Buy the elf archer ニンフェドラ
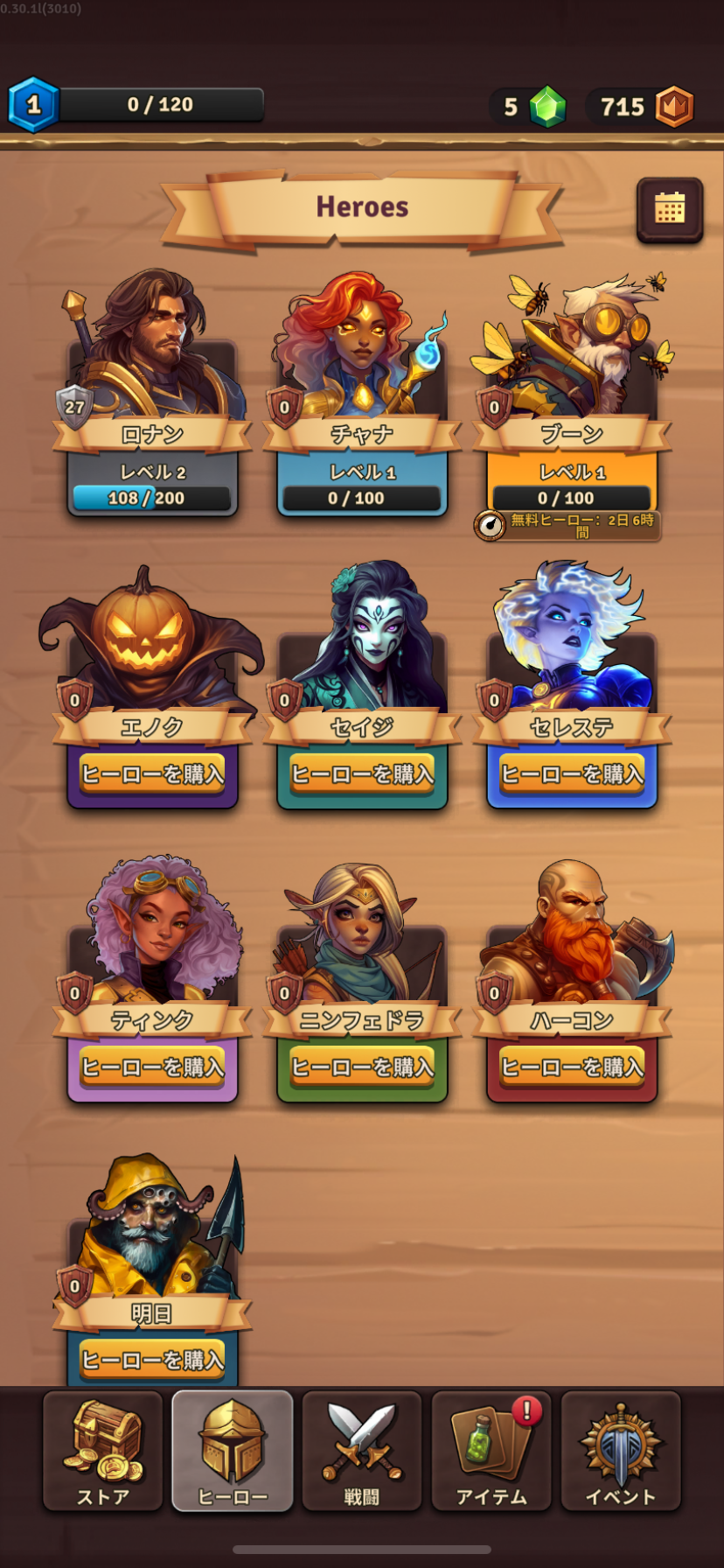 click(362, 1067)
